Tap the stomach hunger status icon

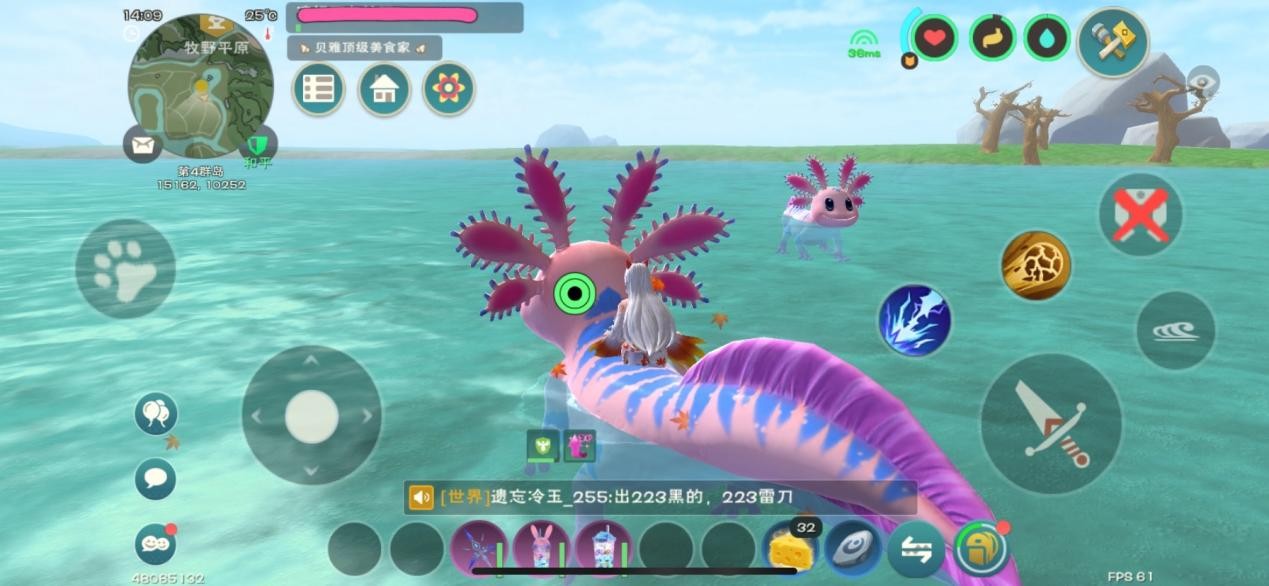[991, 38]
